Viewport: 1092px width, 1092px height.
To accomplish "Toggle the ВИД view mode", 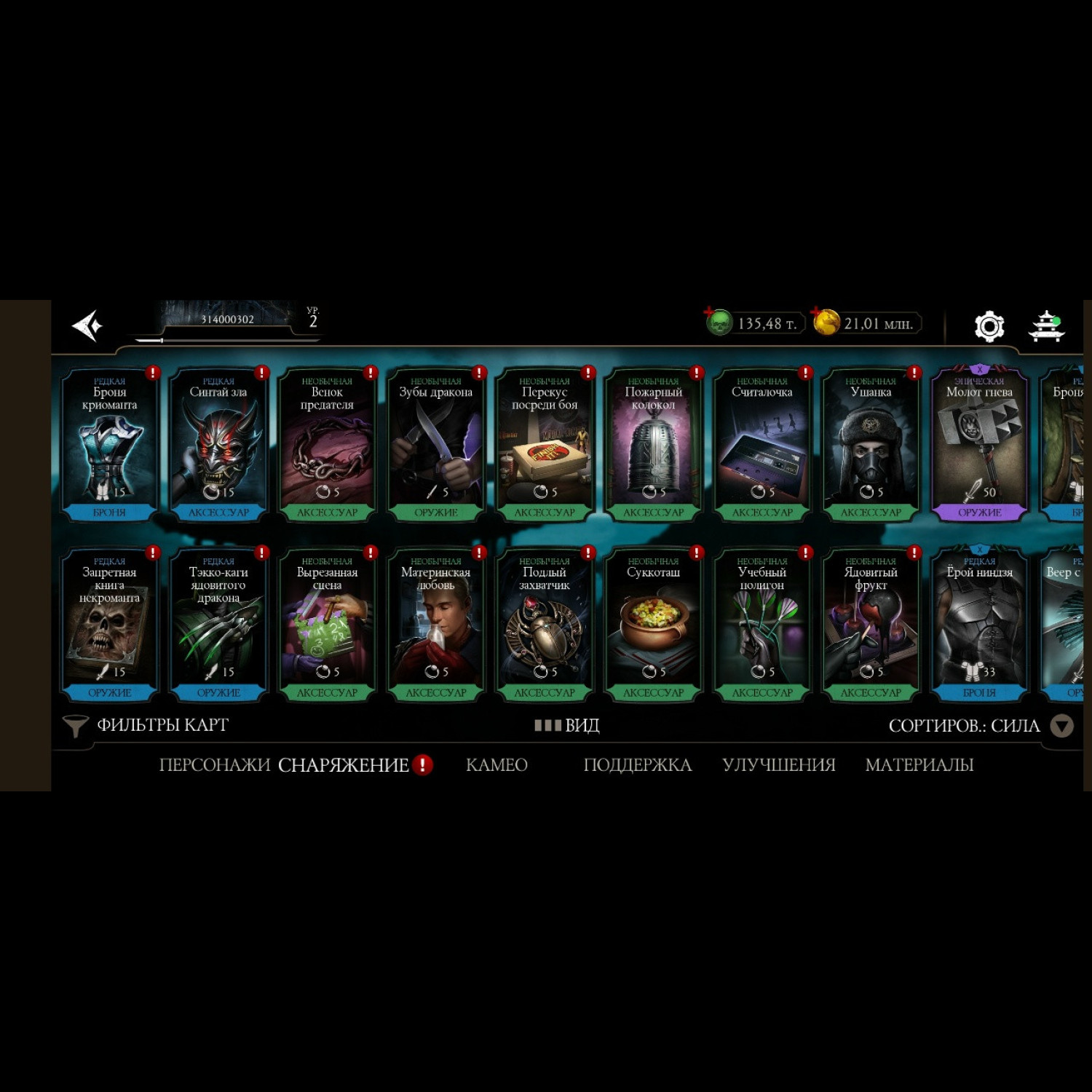I will coord(567,725).
